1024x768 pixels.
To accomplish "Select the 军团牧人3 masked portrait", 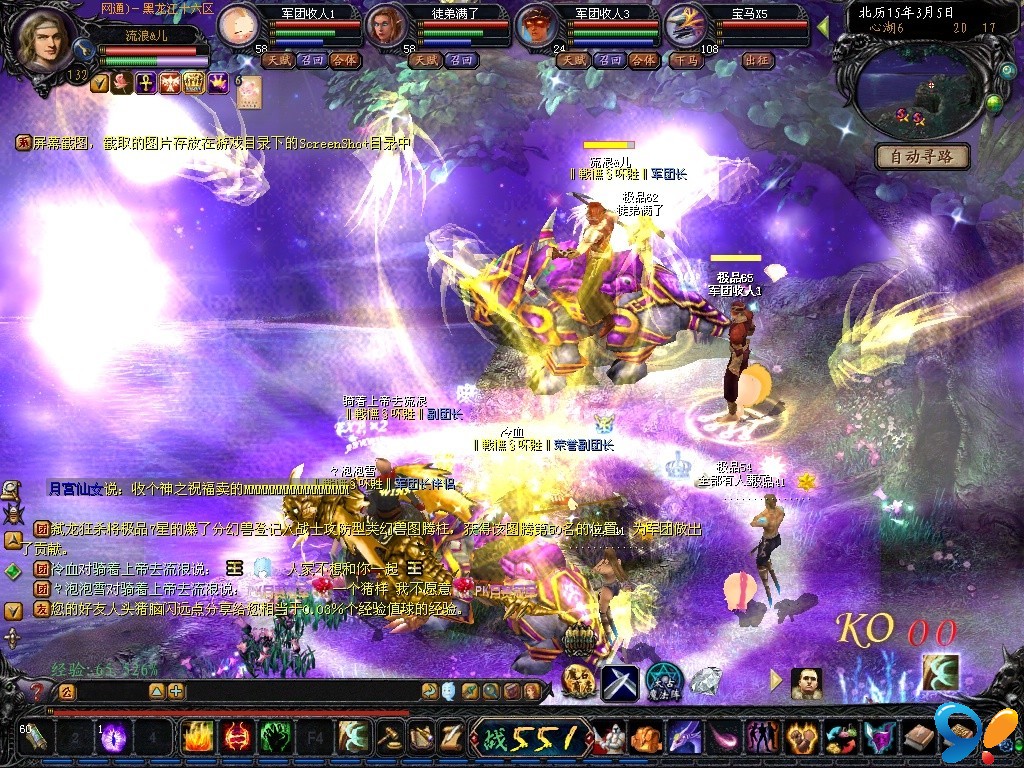I will [x=539, y=27].
